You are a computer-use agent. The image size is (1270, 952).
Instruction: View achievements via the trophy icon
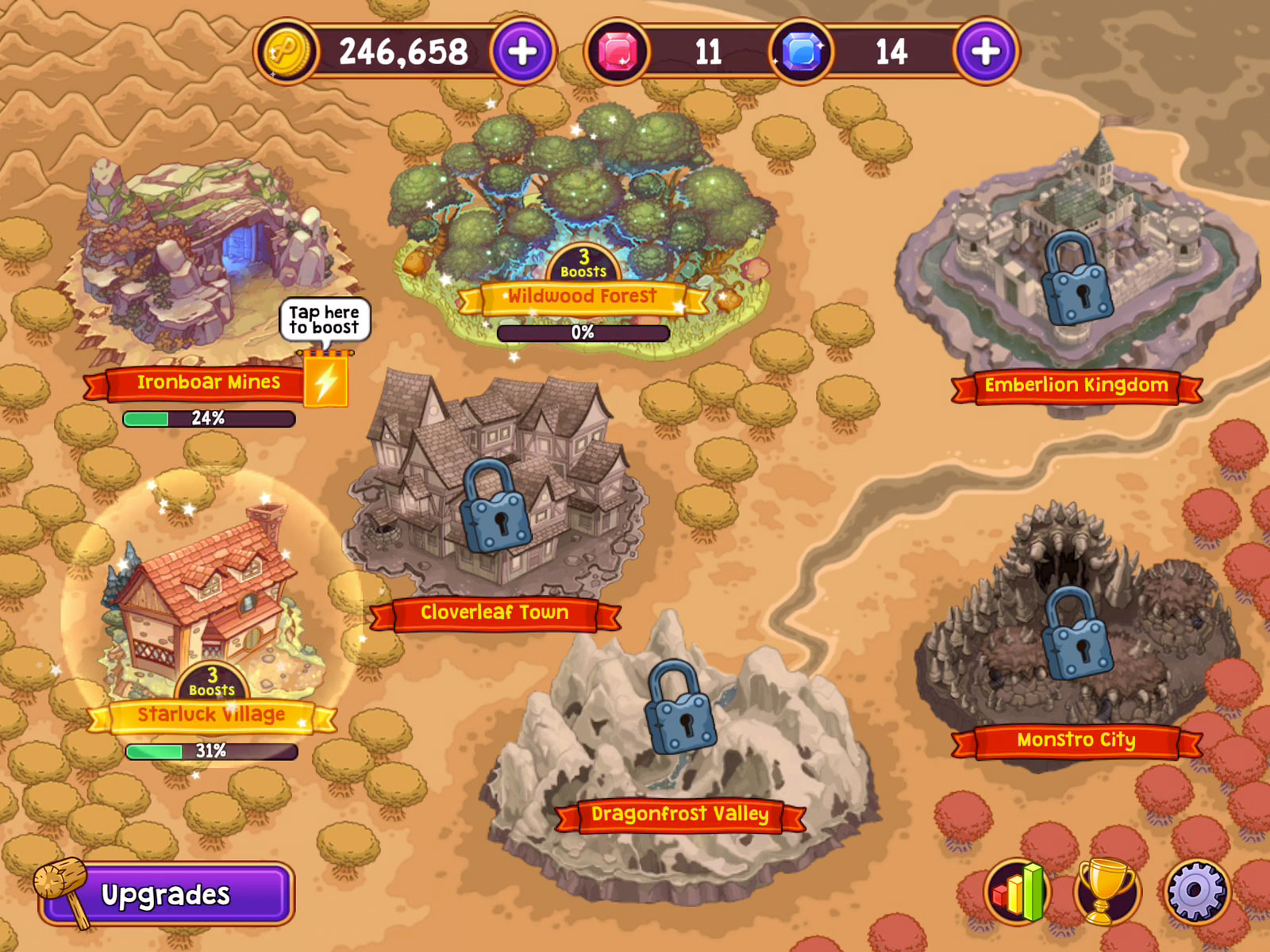pos(1106,891)
